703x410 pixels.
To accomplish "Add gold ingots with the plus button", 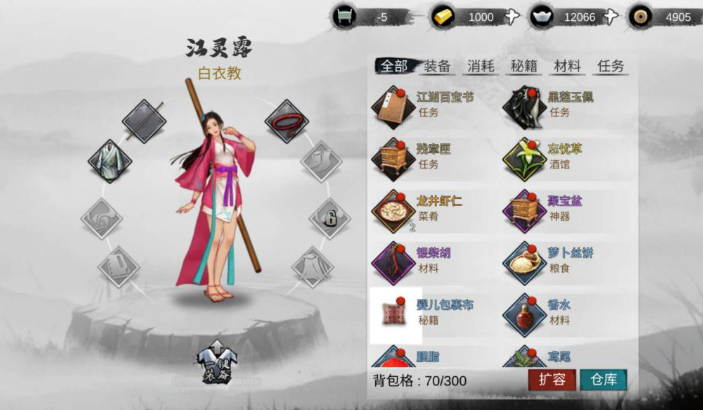I will (512, 16).
